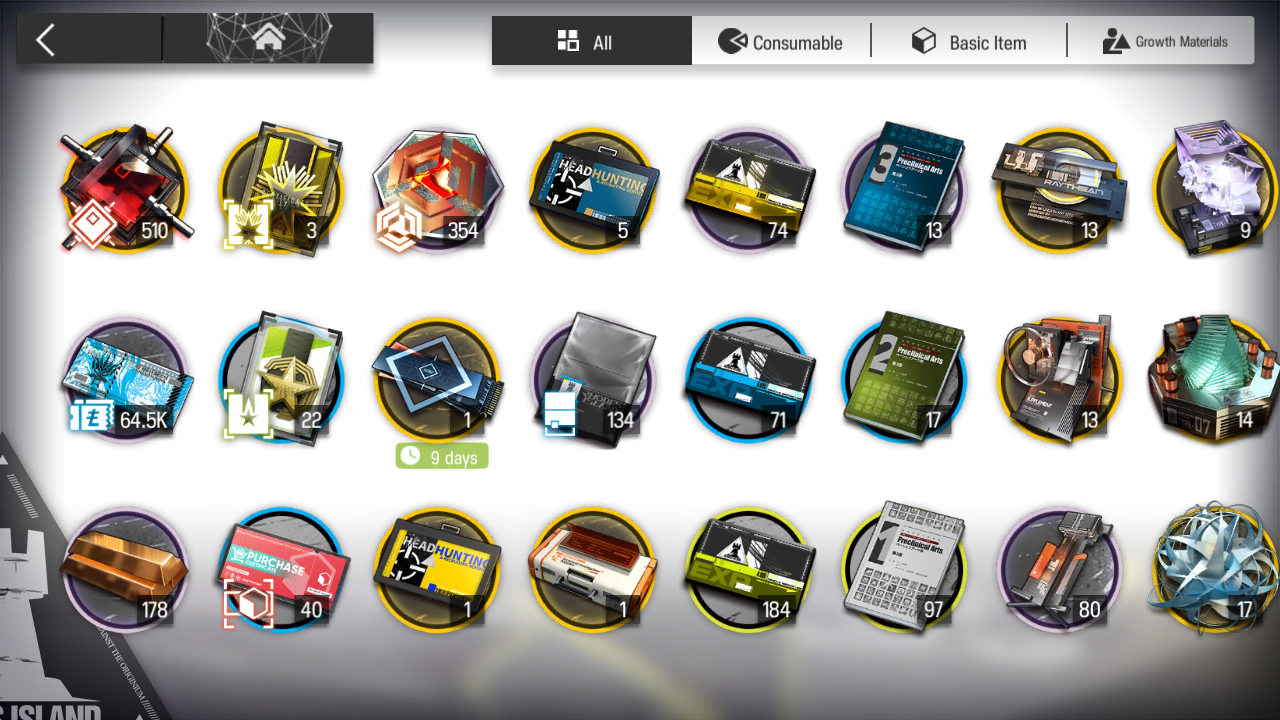Select the orange cube item with 354
1280x720 pixels.
(436, 190)
